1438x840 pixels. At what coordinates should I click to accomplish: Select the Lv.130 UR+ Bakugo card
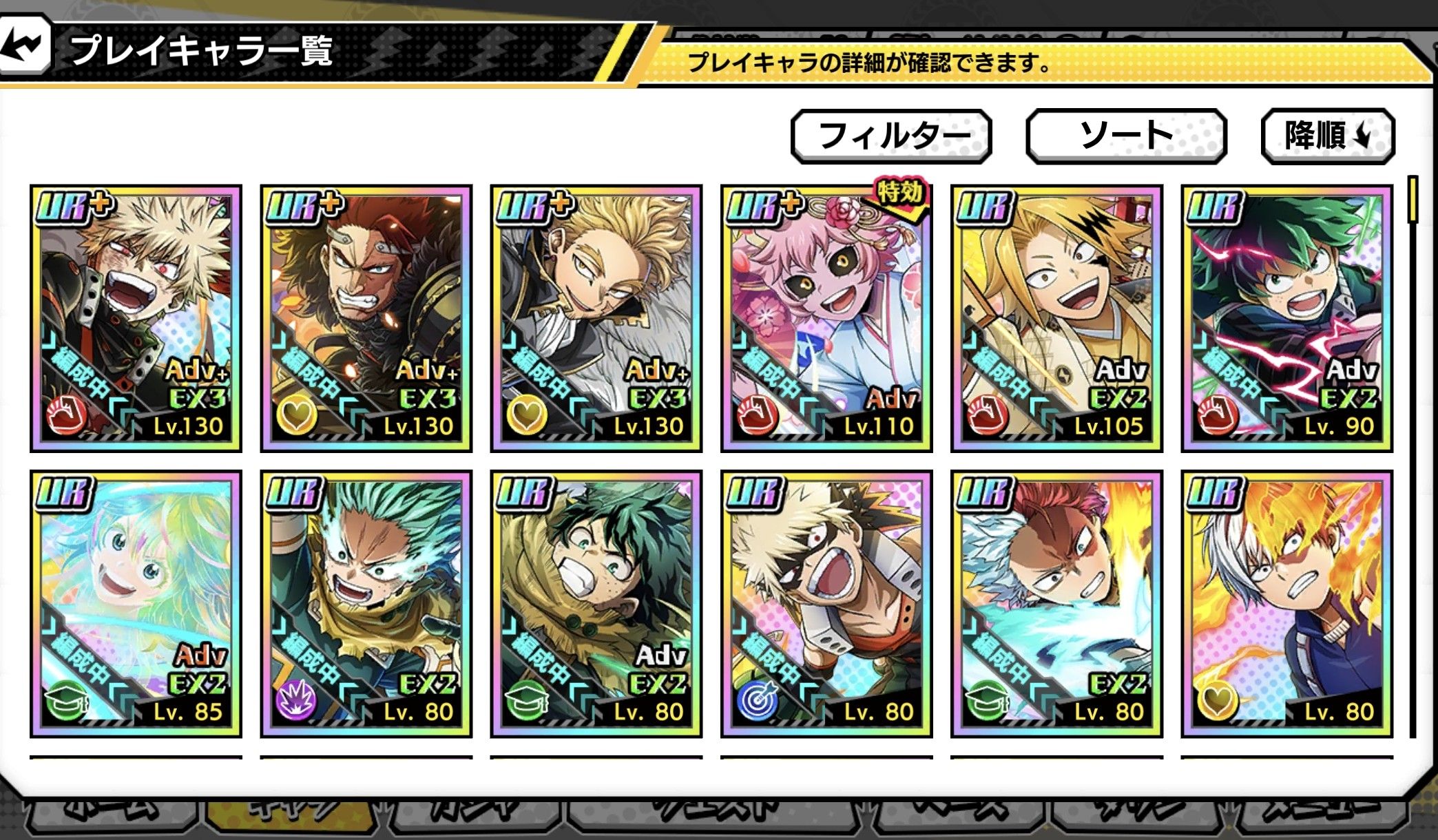[136, 318]
